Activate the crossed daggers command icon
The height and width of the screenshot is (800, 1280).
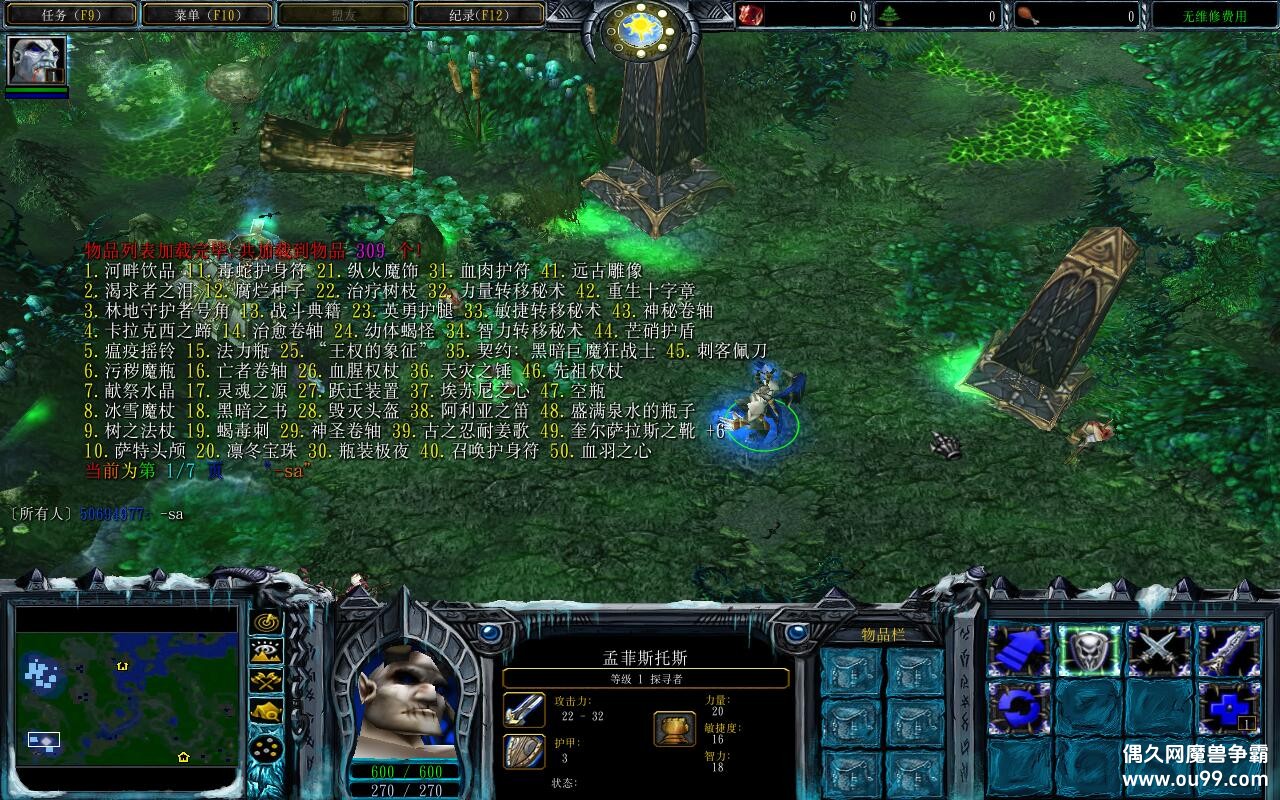[x=1159, y=651]
